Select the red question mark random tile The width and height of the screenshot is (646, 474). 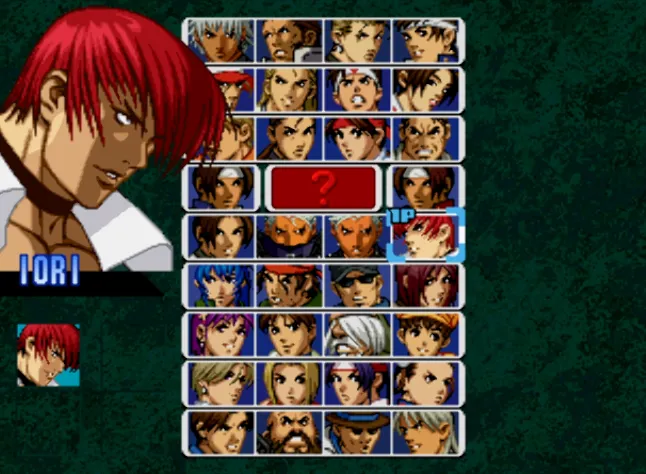click(x=324, y=187)
